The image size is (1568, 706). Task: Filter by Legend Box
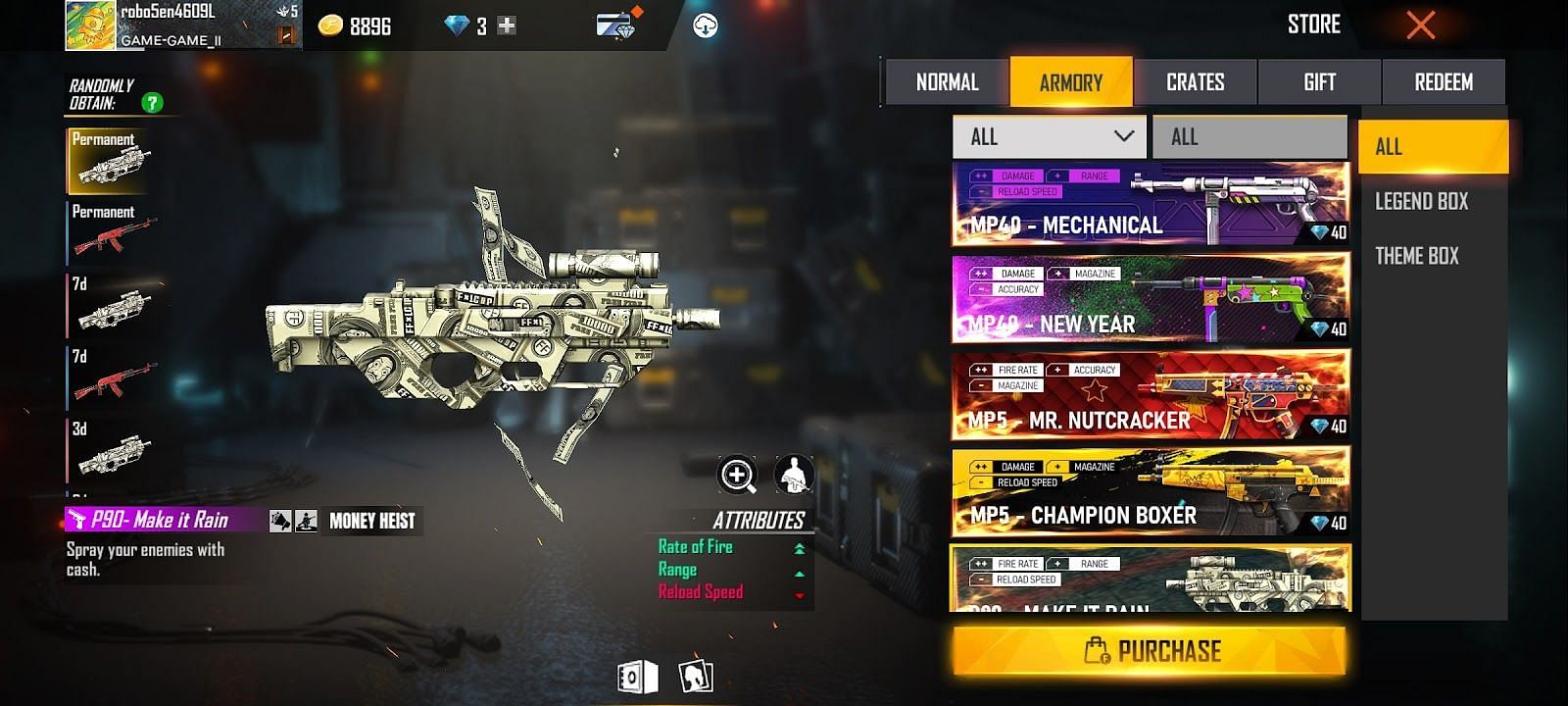[x=1421, y=202]
